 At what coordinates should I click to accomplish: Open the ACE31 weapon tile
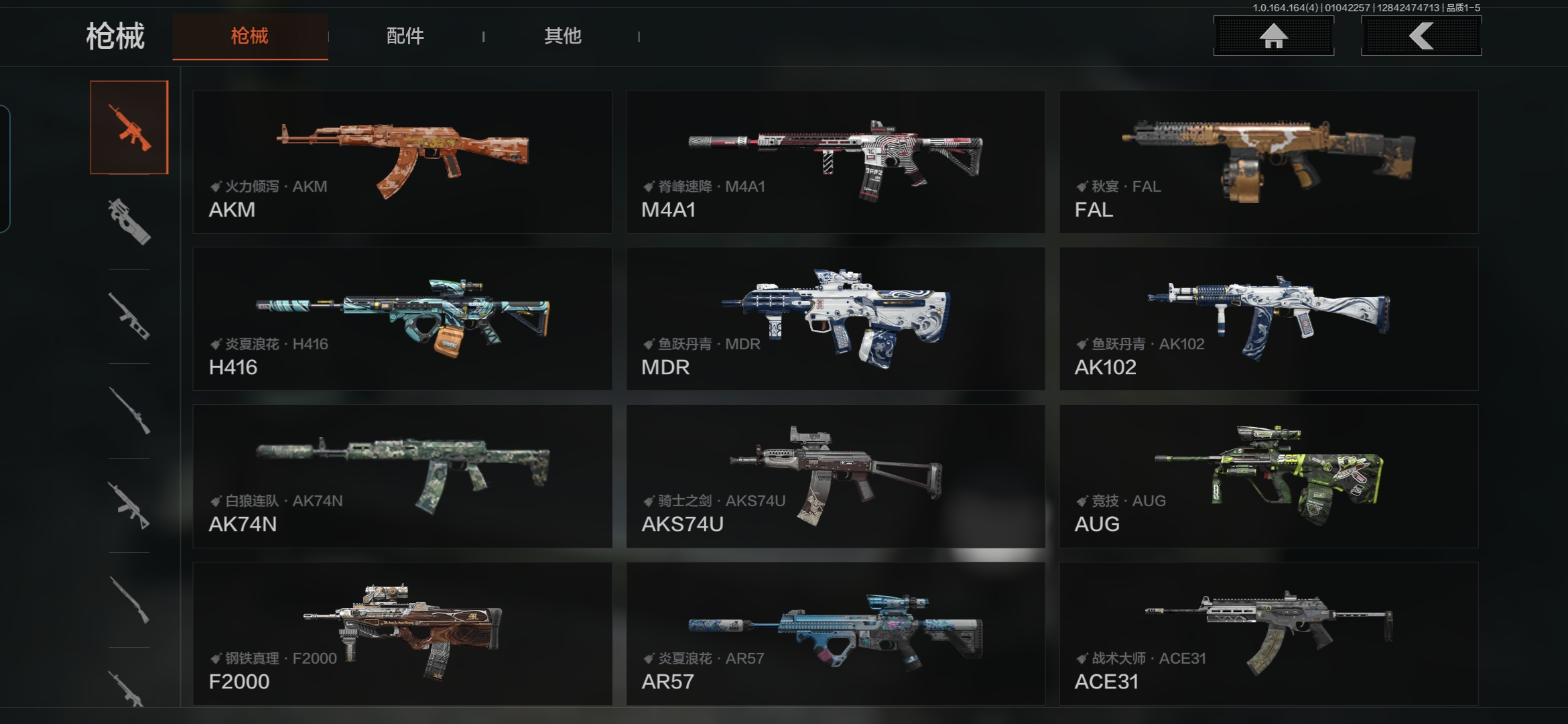[1268, 633]
